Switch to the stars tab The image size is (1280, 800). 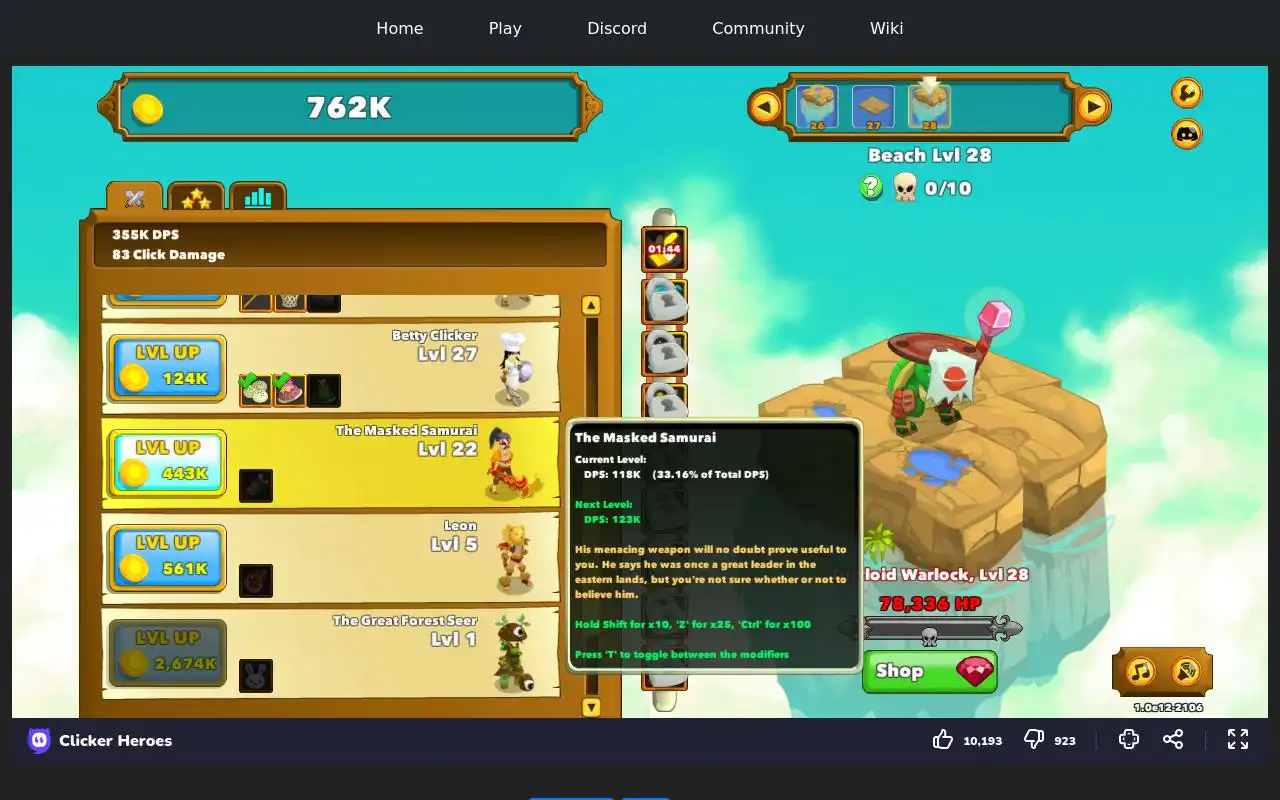[196, 198]
